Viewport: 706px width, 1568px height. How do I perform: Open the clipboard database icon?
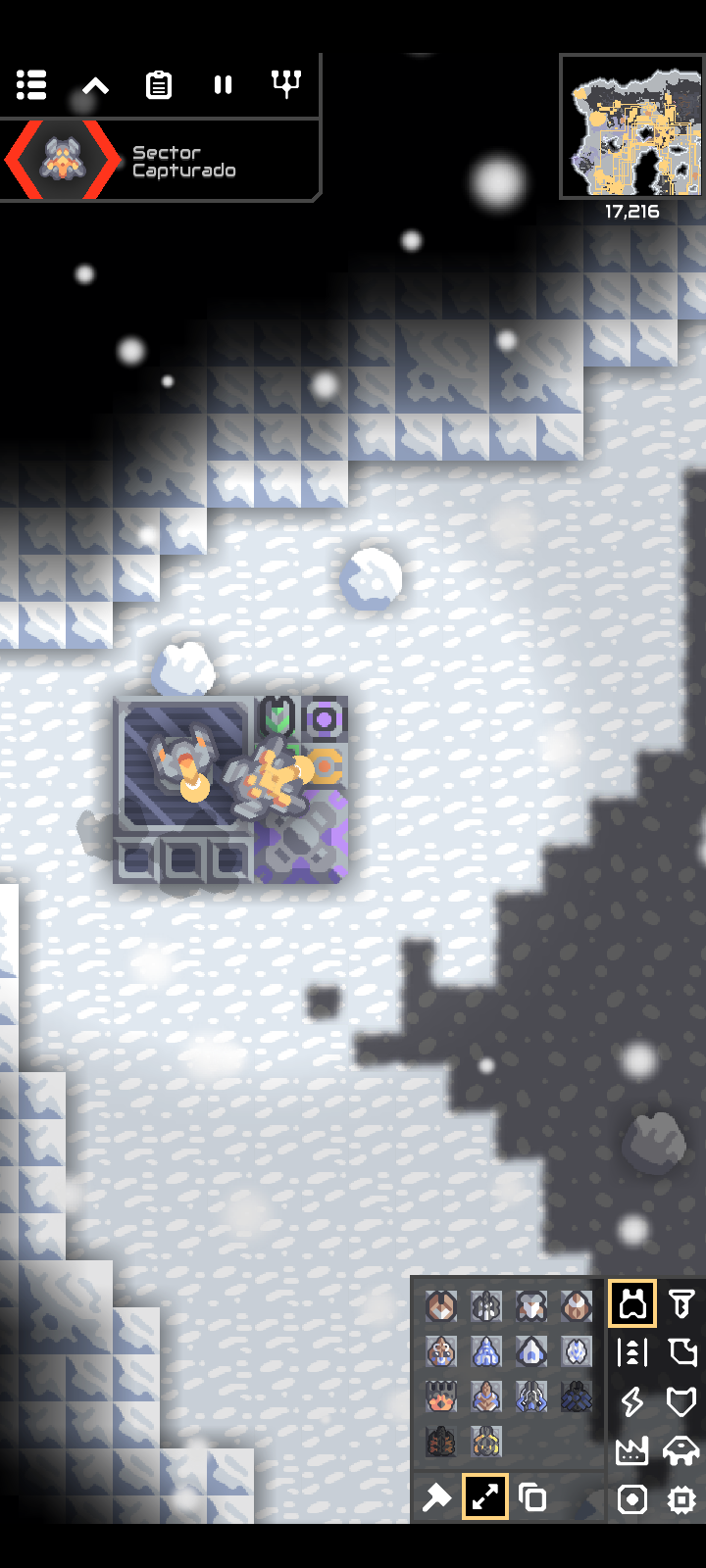[x=159, y=85]
